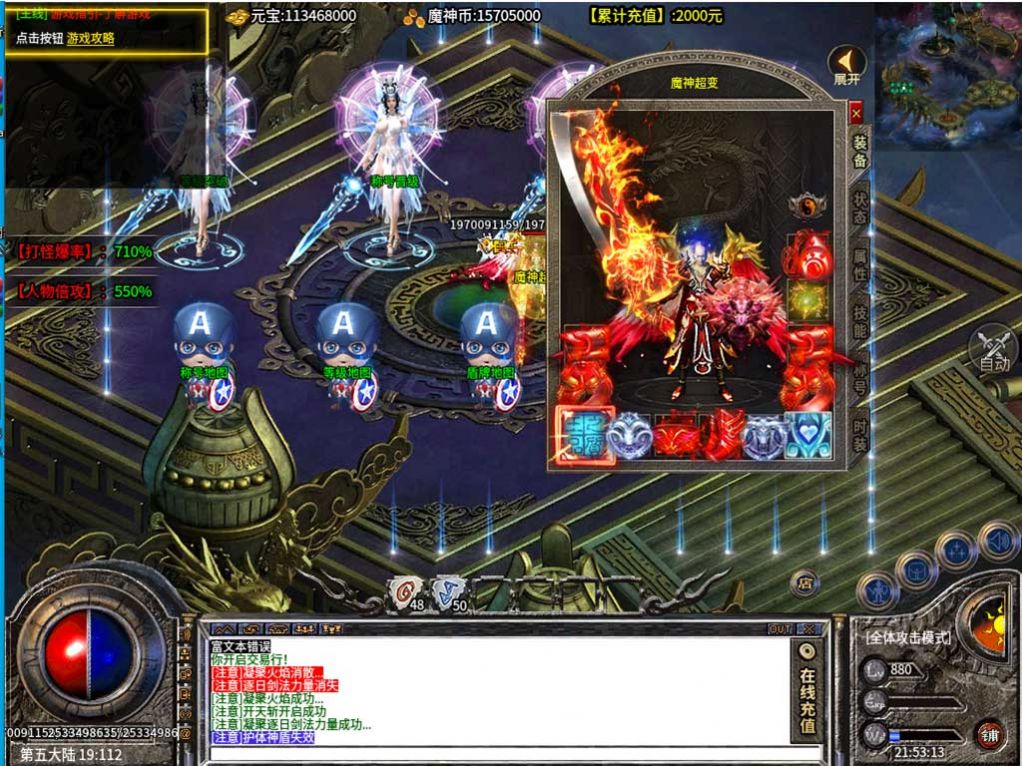Use the red potion quick slot with 48
1022x766 pixels.
click(x=405, y=592)
